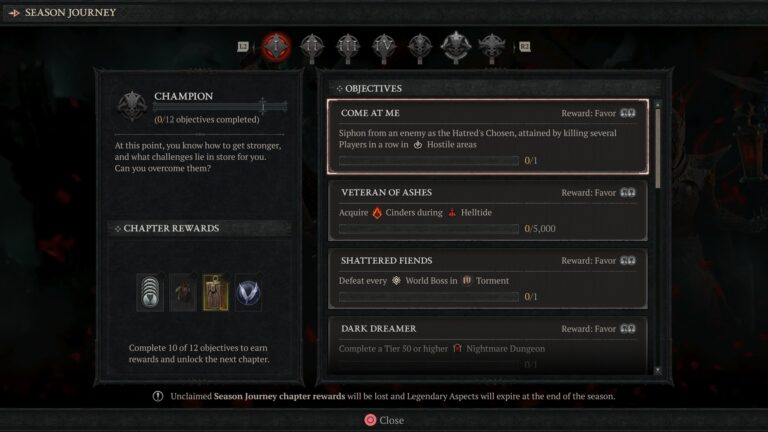Switch to the Chapter II tab
Screen dimensions: 768x432
coord(313,46)
